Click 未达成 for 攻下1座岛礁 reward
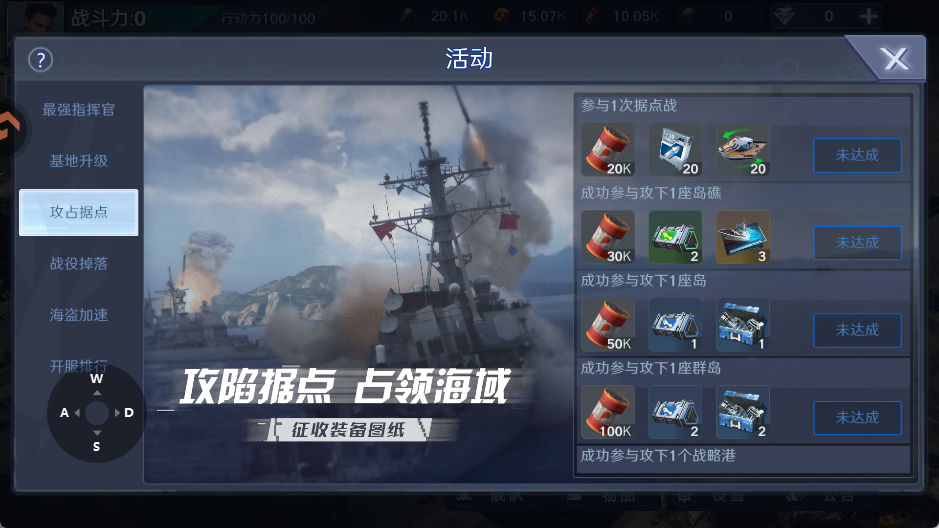The width and height of the screenshot is (939, 528). [x=856, y=242]
